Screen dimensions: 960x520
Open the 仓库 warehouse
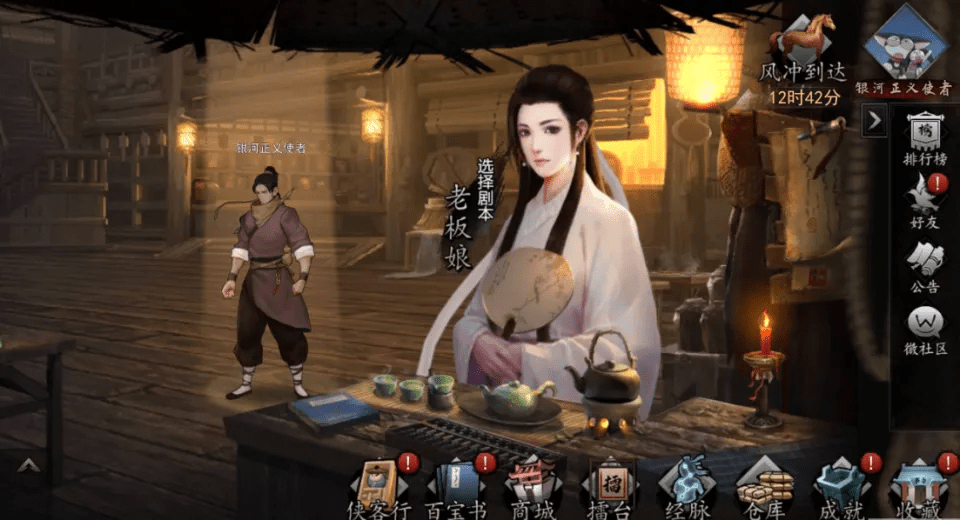764,488
